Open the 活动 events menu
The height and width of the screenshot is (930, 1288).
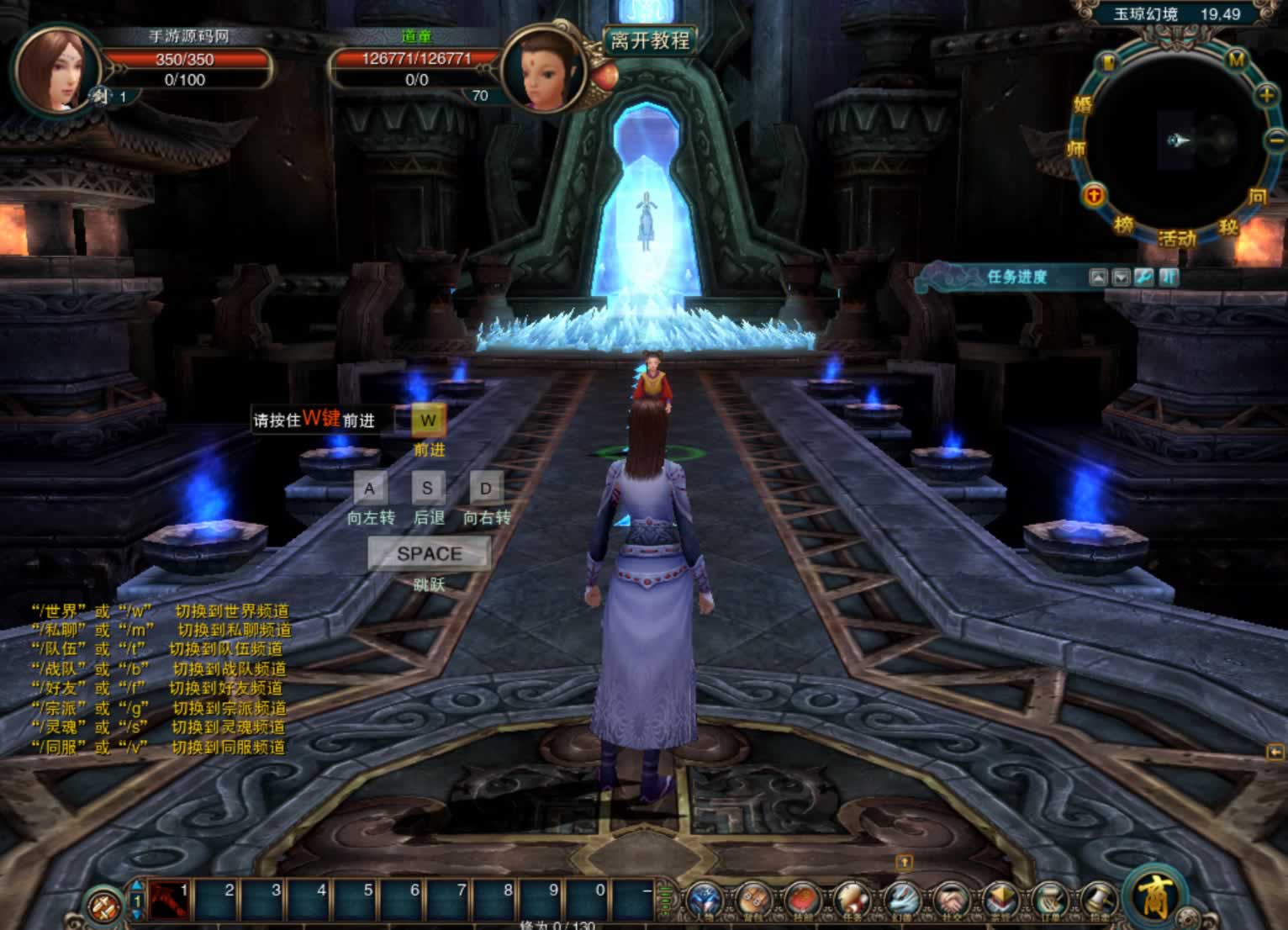pyautogui.click(x=1177, y=239)
